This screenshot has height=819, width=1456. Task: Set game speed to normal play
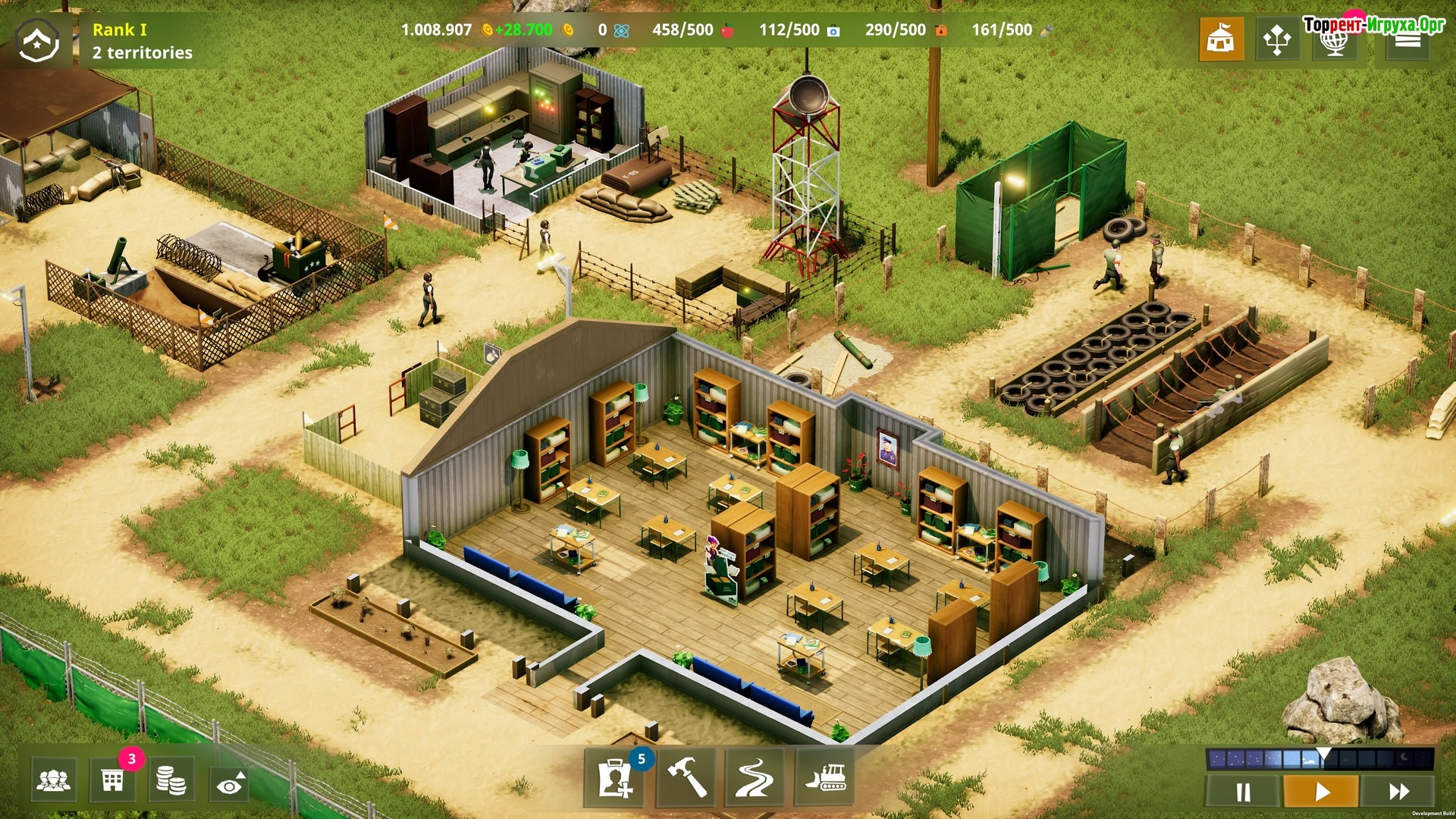[x=1321, y=792]
